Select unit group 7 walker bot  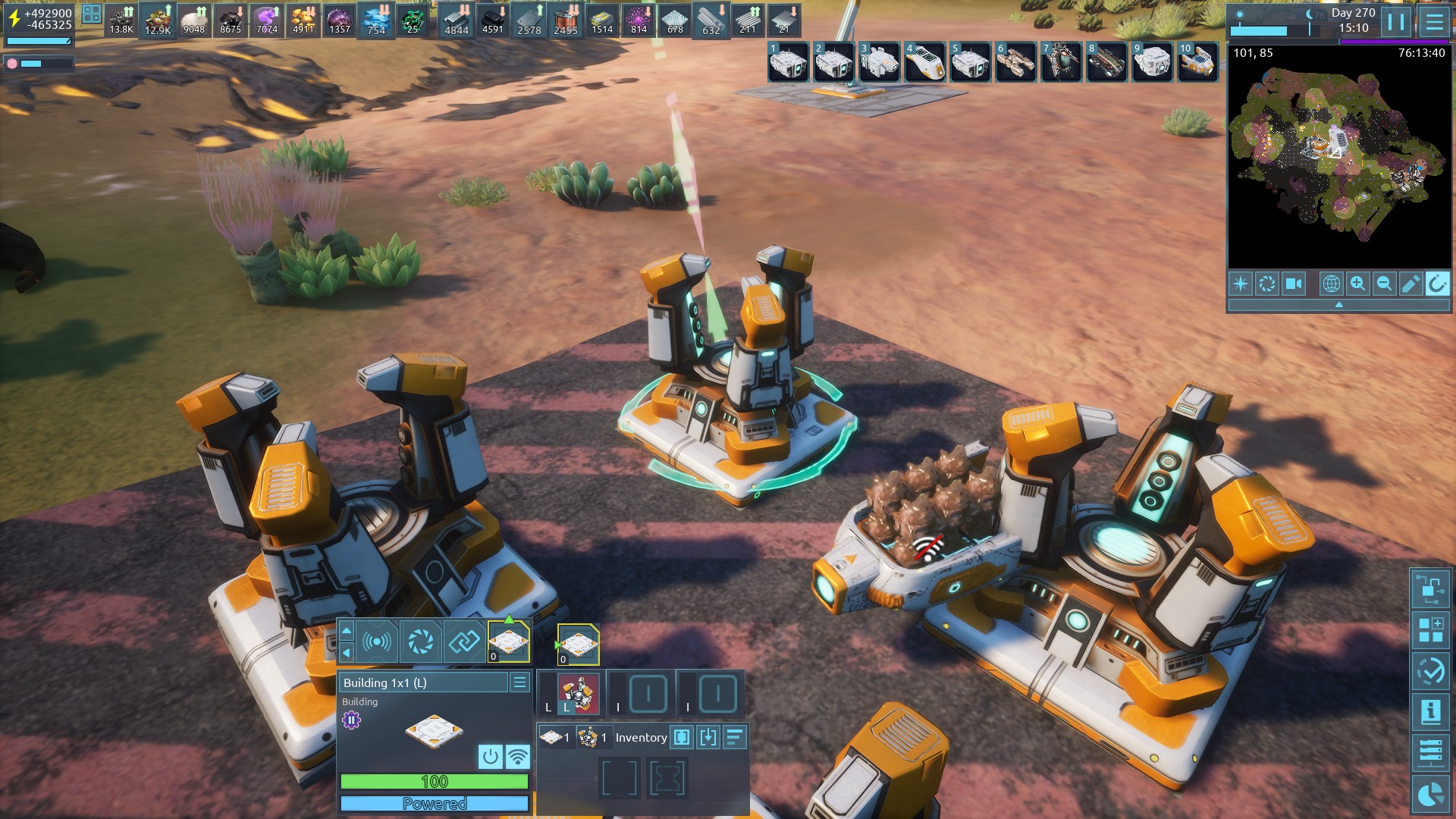click(x=1061, y=61)
